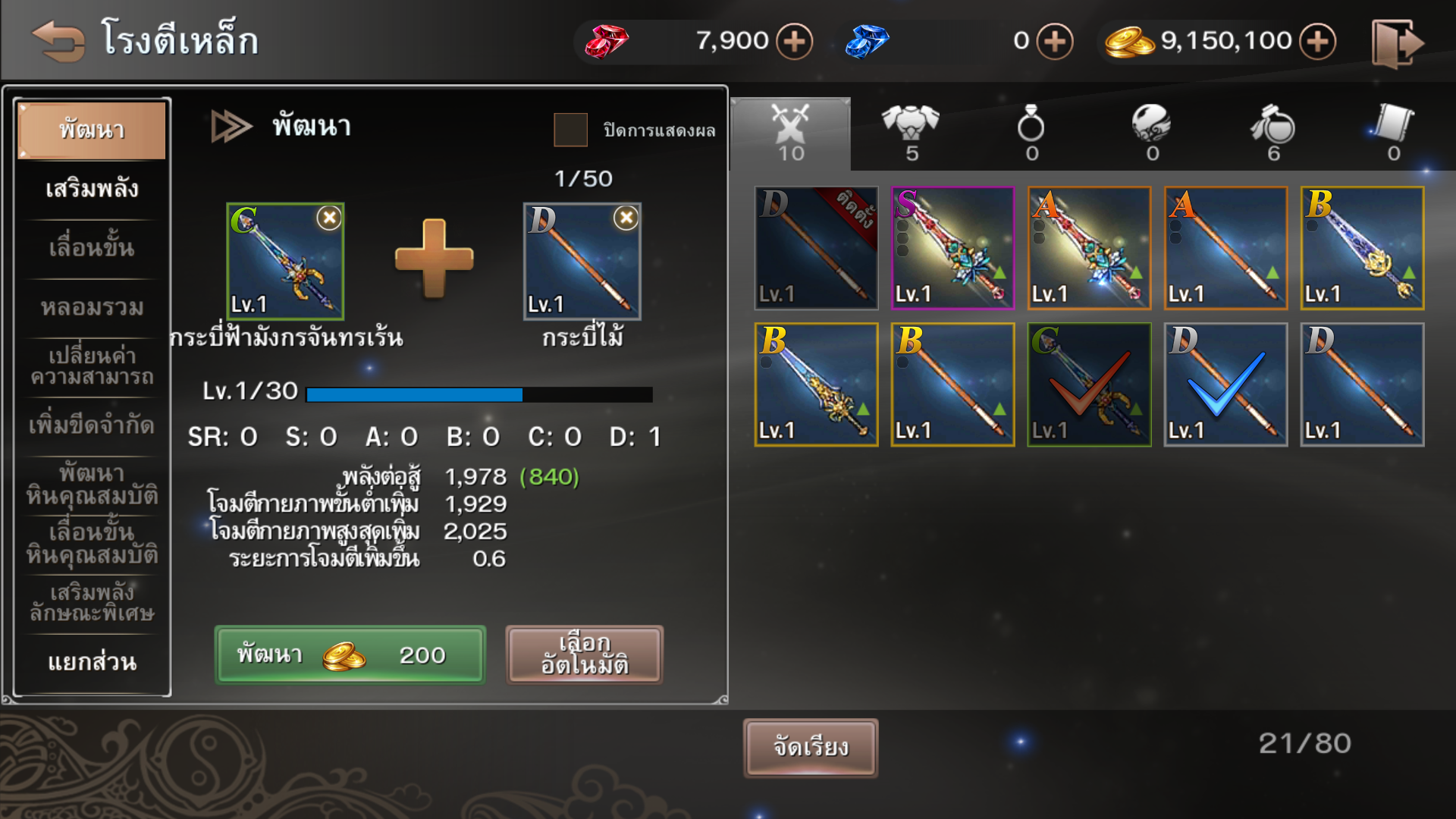1456x819 pixels.
Task: Open the เพิ่มขีดจำกัด menu entry
Action: (92, 425)
